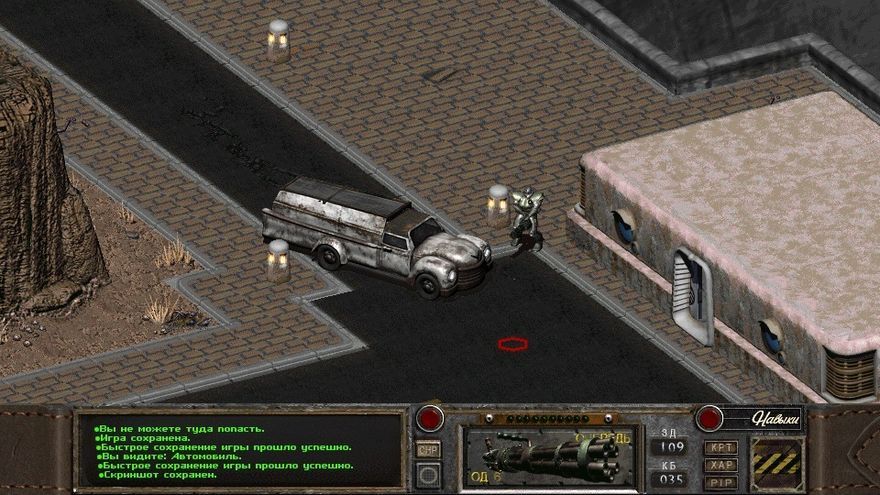Click the green message log display
Viewport: 880px width, 495px height.
pos(240,451)
